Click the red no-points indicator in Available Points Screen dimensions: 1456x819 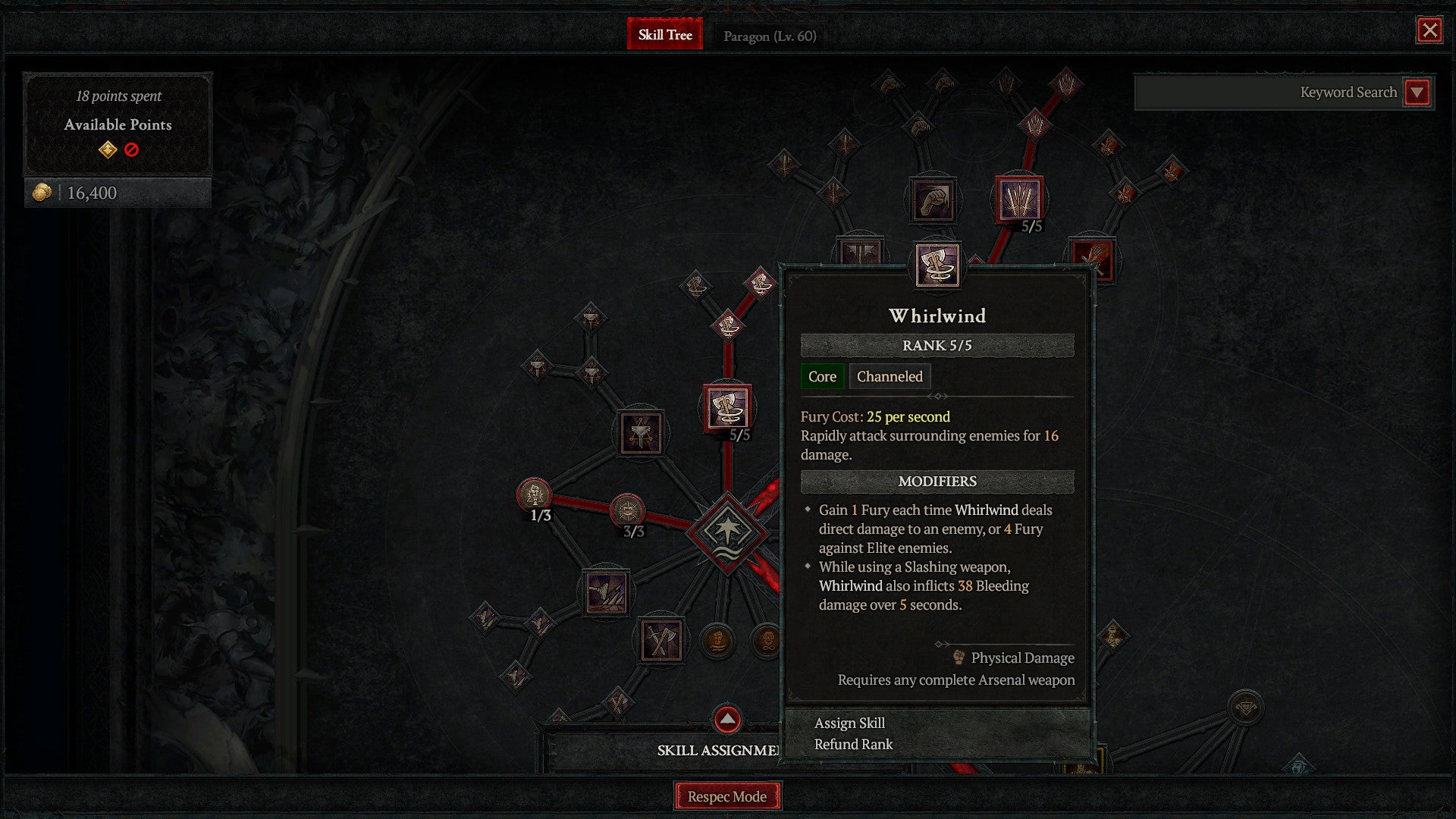click(x=130, y=150)
